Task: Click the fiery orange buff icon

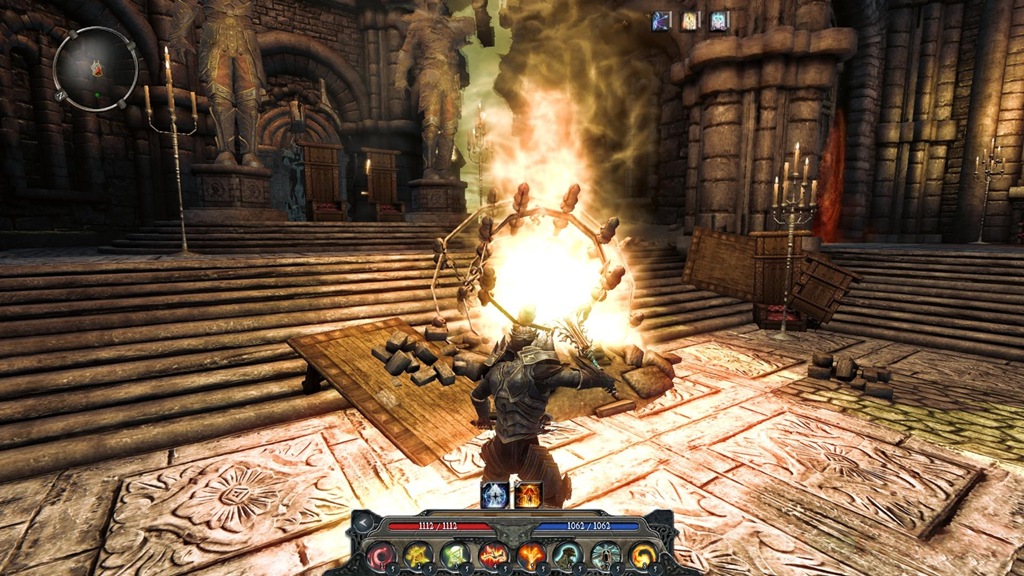Action: (x=527, y=494)
